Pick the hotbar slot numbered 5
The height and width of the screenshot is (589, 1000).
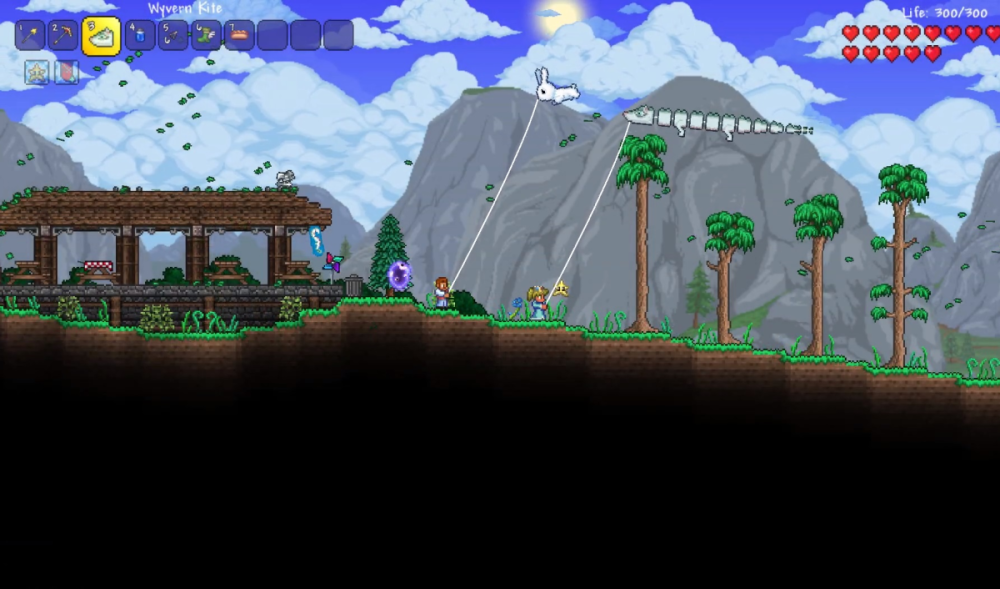[x=173, y=36]
